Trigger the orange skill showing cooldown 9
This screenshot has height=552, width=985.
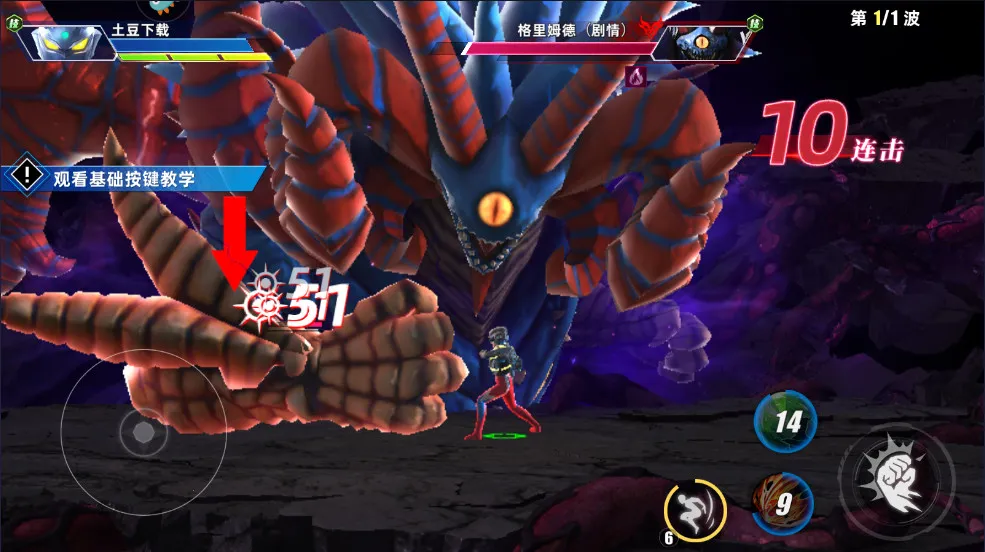(x=783, y=503)
